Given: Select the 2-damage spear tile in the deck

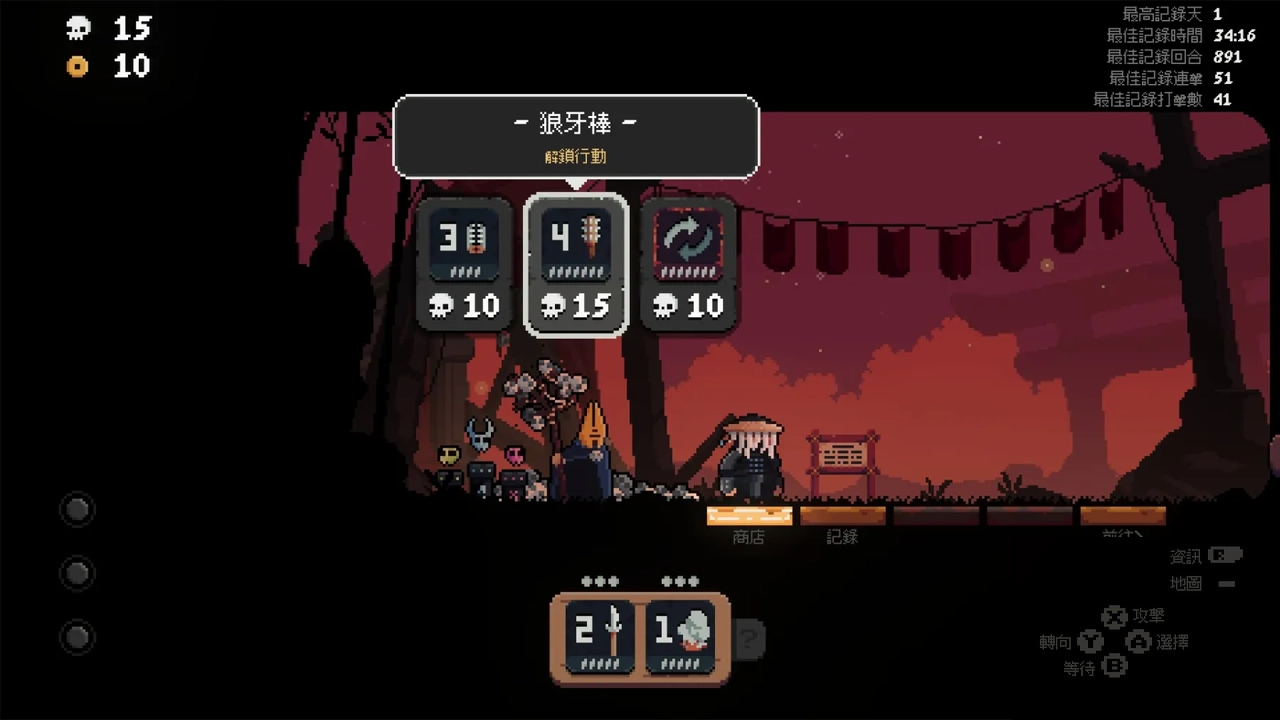Looking at the screenshot, I should tap(600, 636).
